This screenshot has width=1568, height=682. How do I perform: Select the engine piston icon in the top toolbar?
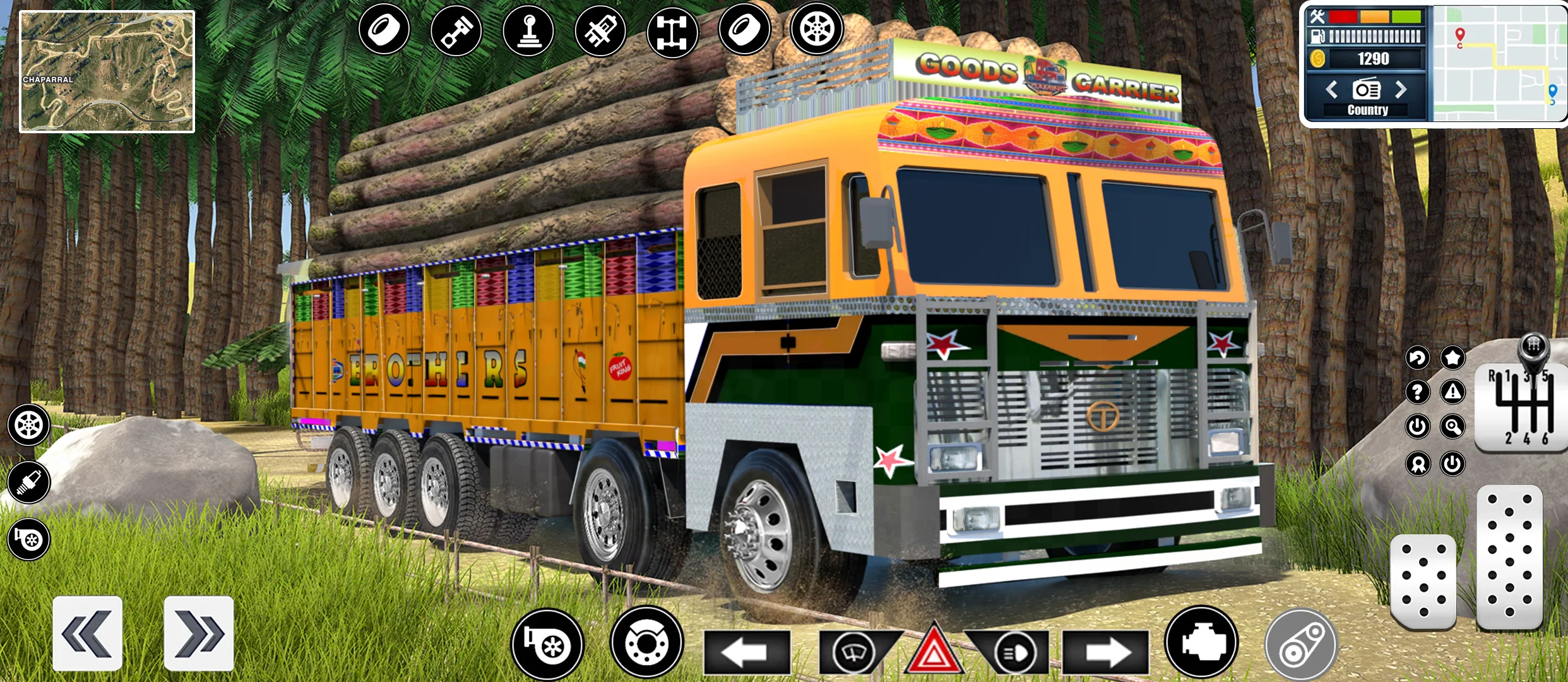pyautogui.click(x=456, y=28)
